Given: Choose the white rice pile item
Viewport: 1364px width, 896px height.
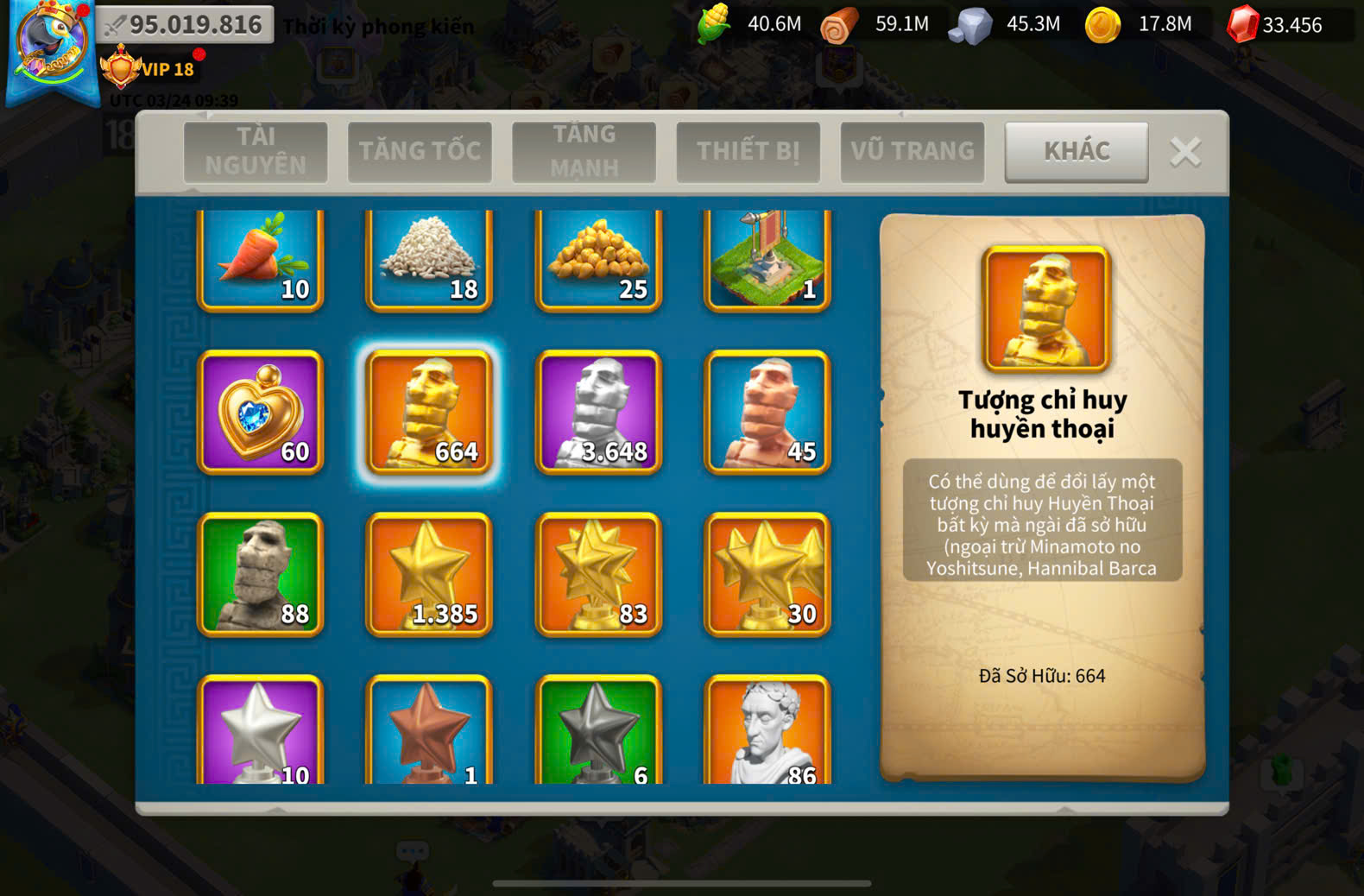Looking at the screenshot, I should [x=429, y=257].
